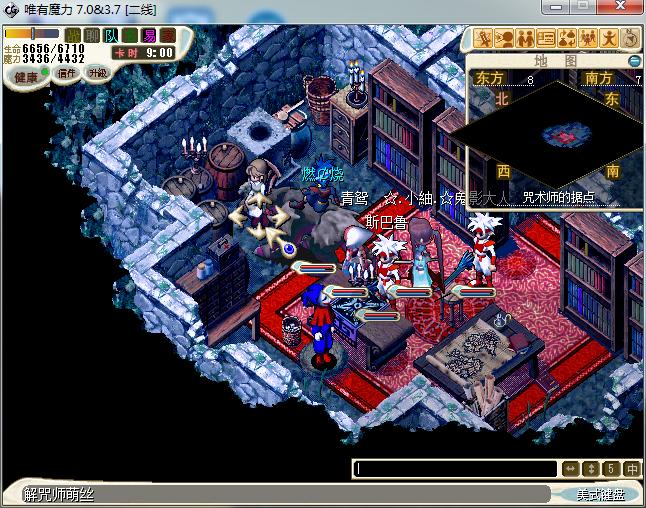Toggle the 队 team mode icon
The width and height of the screenshot is (646, 508).
[x=110, y=35]
